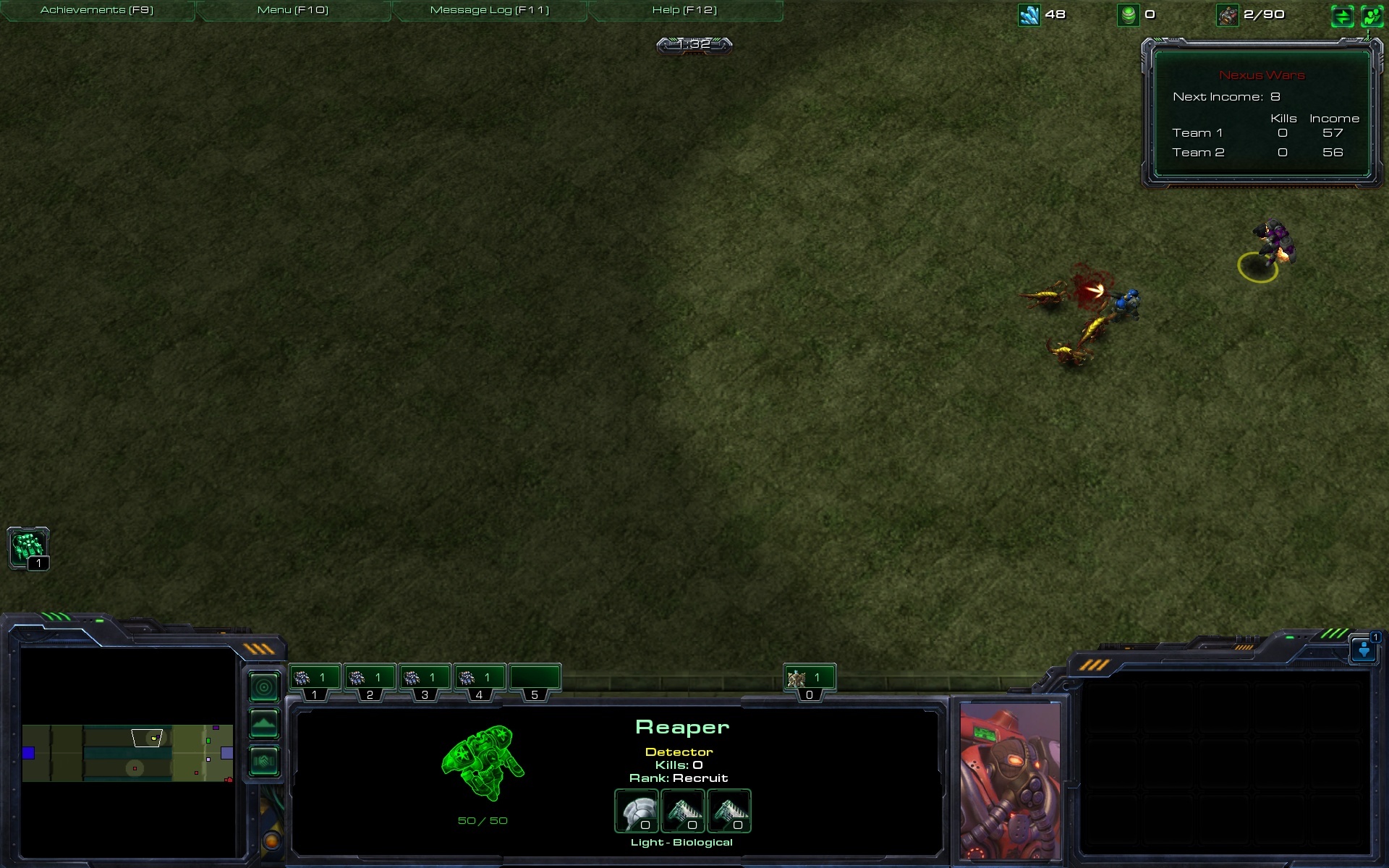Click the blue button above command card
1389x868 pixels.
pyautogui.click(x=1364, y=650)
